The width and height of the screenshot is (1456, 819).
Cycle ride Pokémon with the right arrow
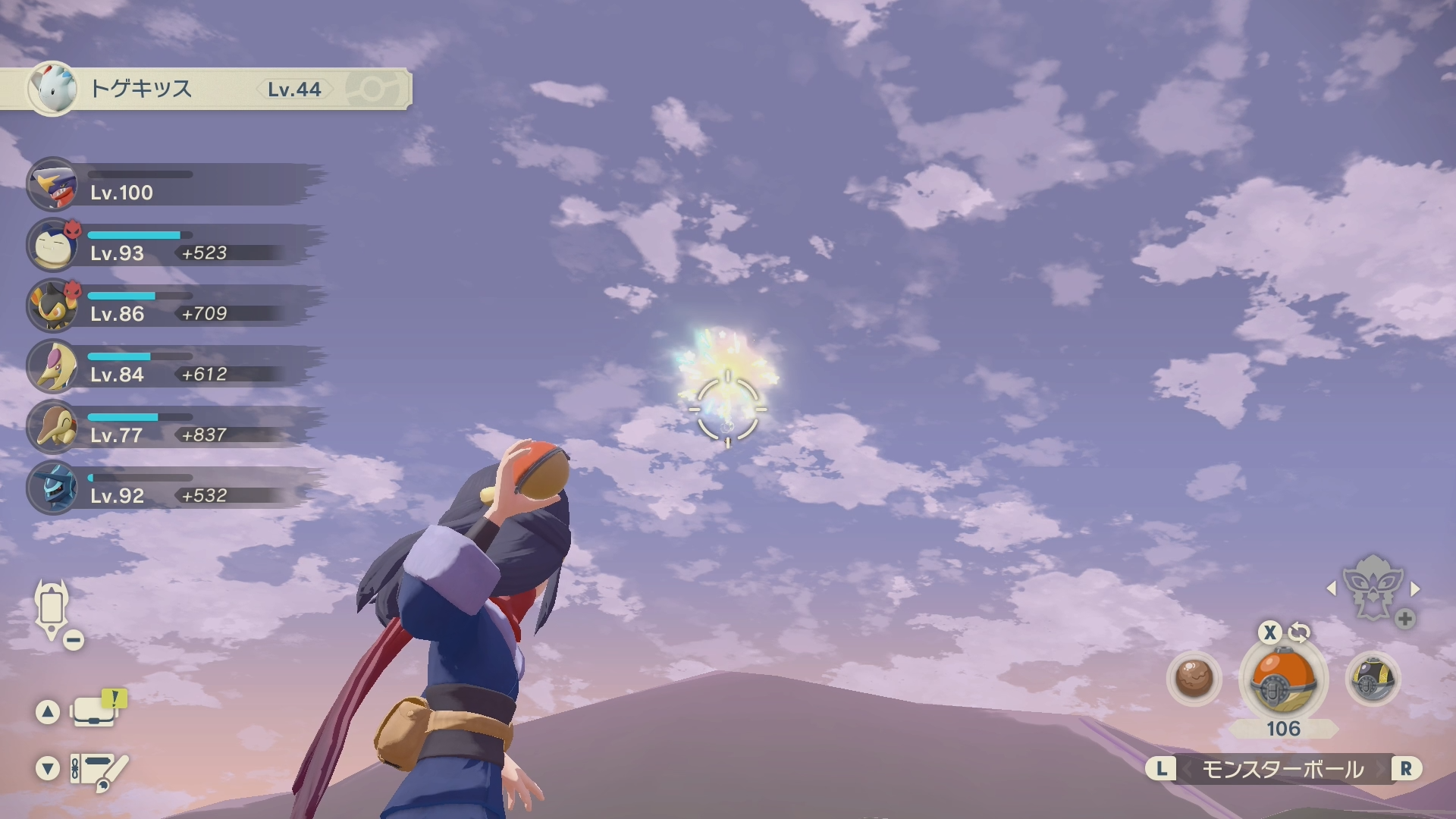coord(1414,588)
